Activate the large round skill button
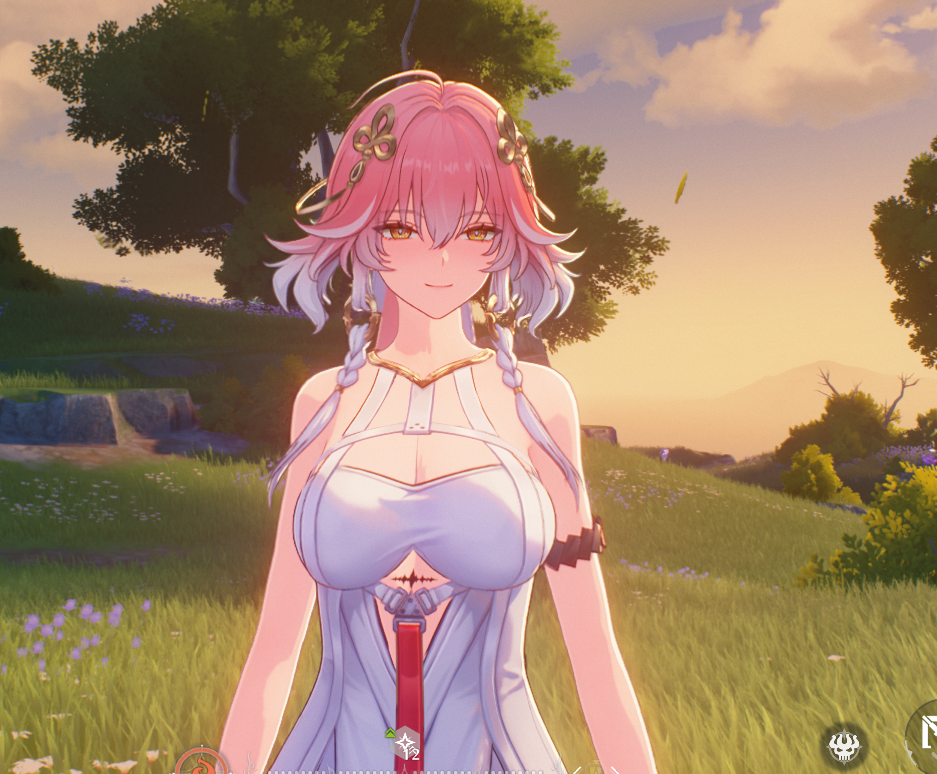Viewport: 937px width, 774px height. (x=925, y=738)
